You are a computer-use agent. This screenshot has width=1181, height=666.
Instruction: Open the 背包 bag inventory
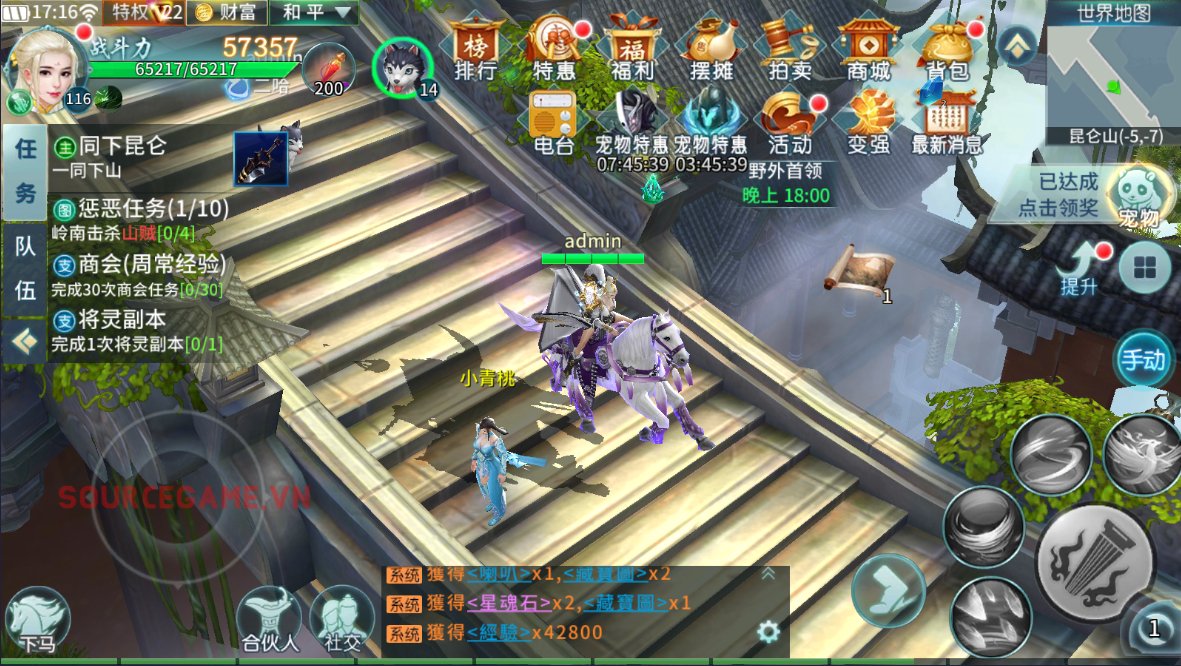coord(946,48)
